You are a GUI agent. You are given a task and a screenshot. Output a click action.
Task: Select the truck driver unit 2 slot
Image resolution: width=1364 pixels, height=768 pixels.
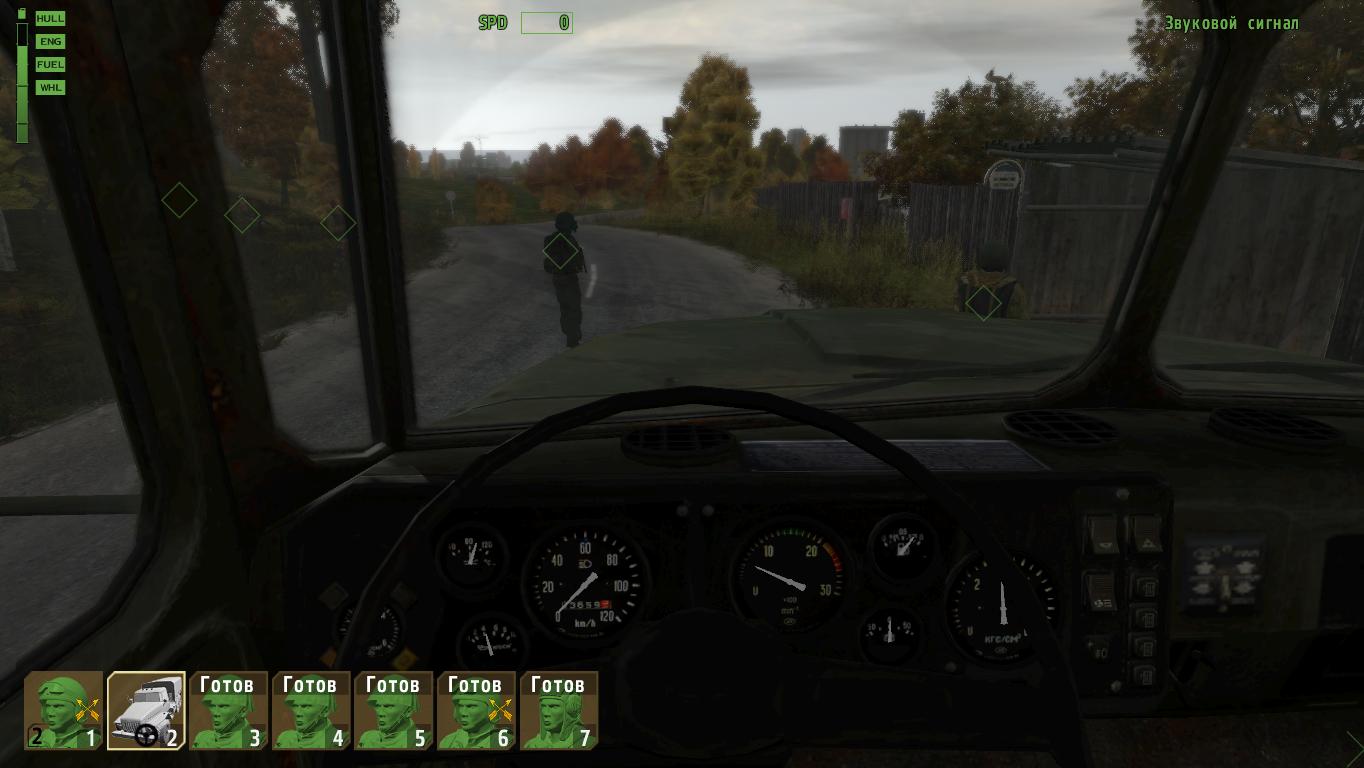coord(146,710)
